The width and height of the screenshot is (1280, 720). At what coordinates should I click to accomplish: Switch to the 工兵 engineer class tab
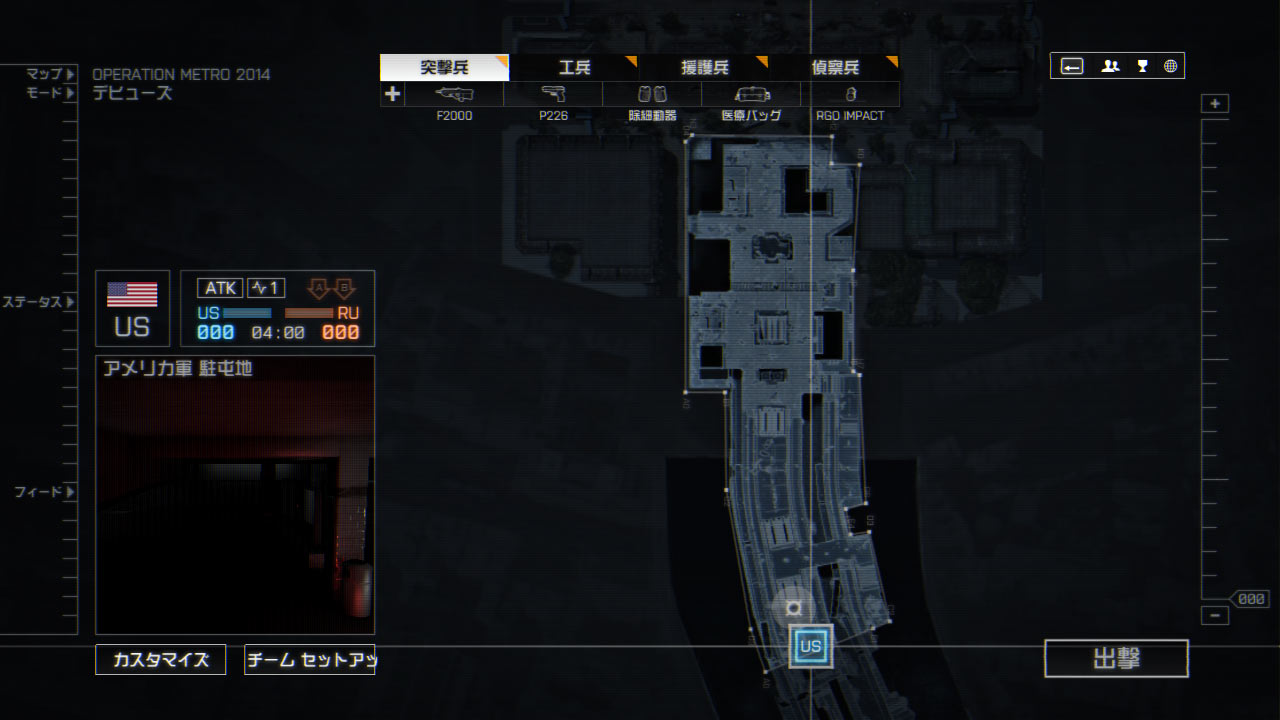click(574, 68)
